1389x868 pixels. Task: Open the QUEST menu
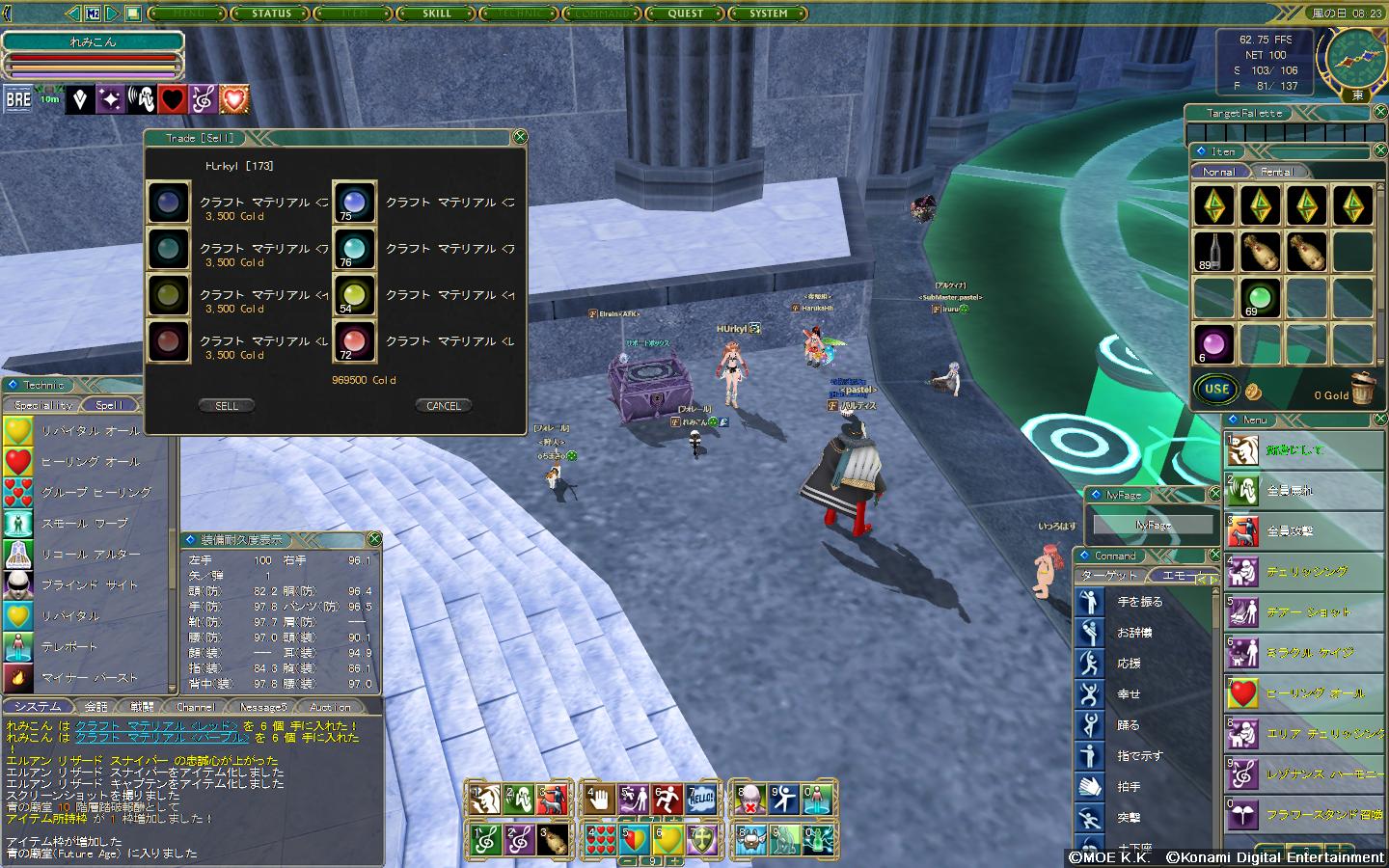pyautogui.click(x=686, y=14)
